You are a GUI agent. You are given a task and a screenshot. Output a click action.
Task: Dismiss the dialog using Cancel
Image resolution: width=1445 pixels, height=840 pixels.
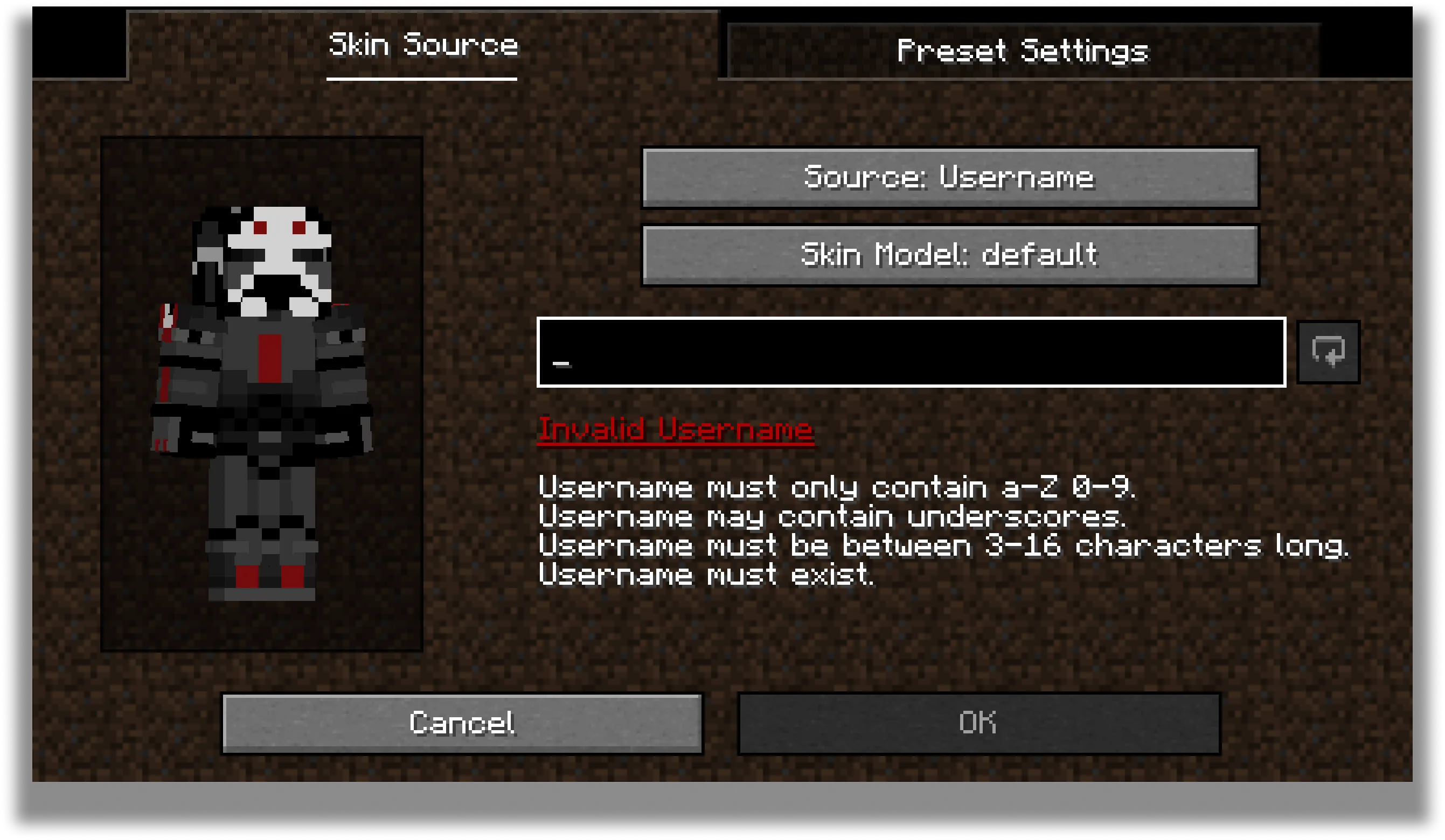pyautogui.click(x=463, y=723)
